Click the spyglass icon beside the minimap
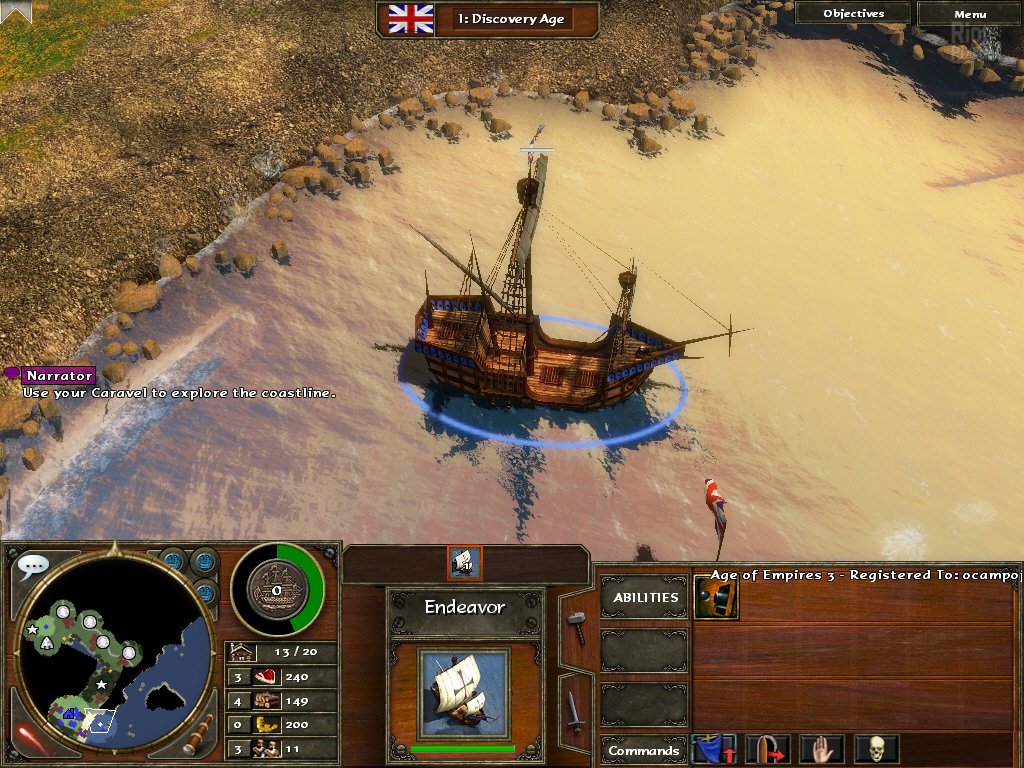The width and height of the screenshot is (1024, 768). (x=199, y=734)
